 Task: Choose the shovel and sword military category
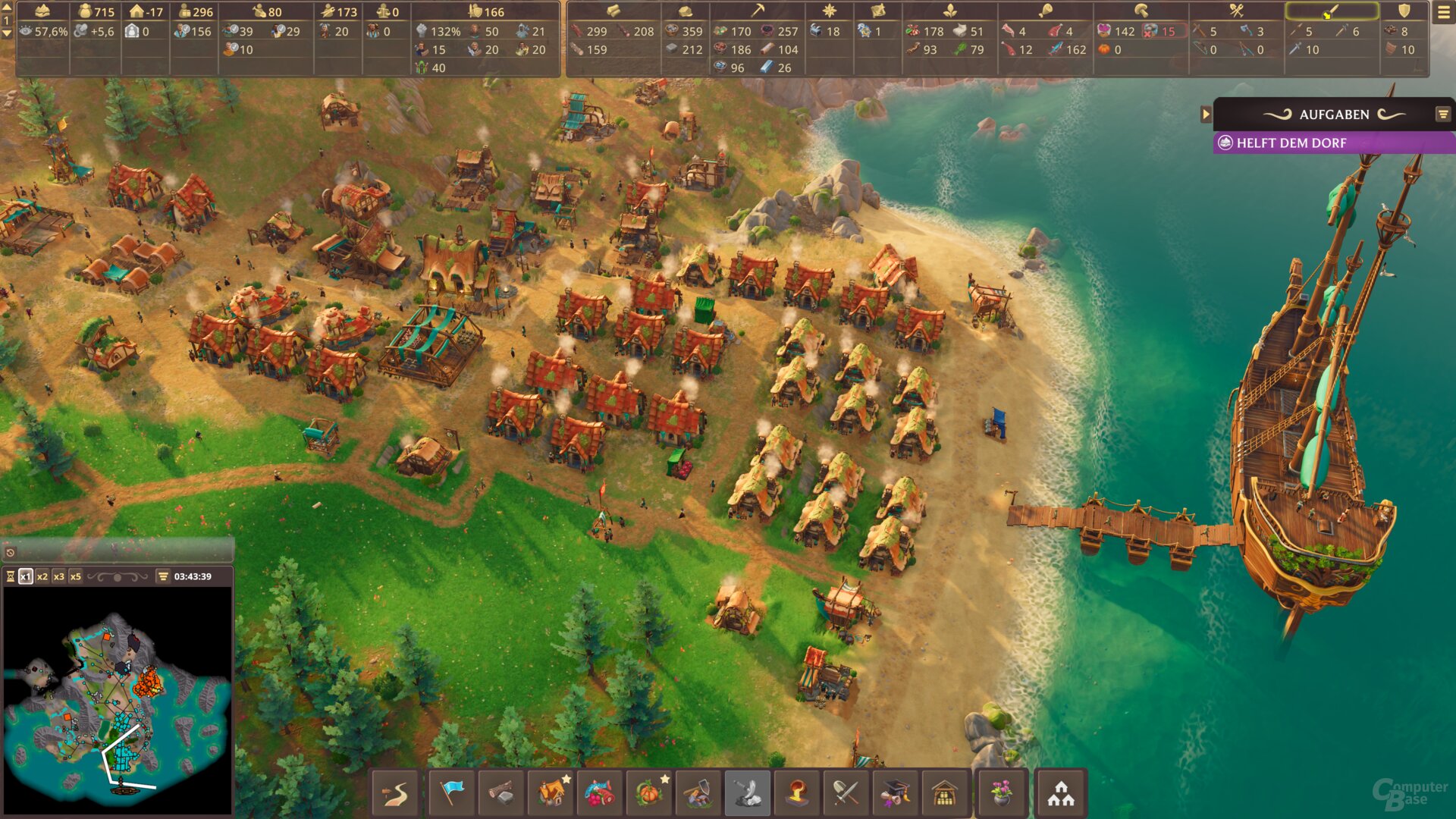pyautogui.click(x=846, y=793)
